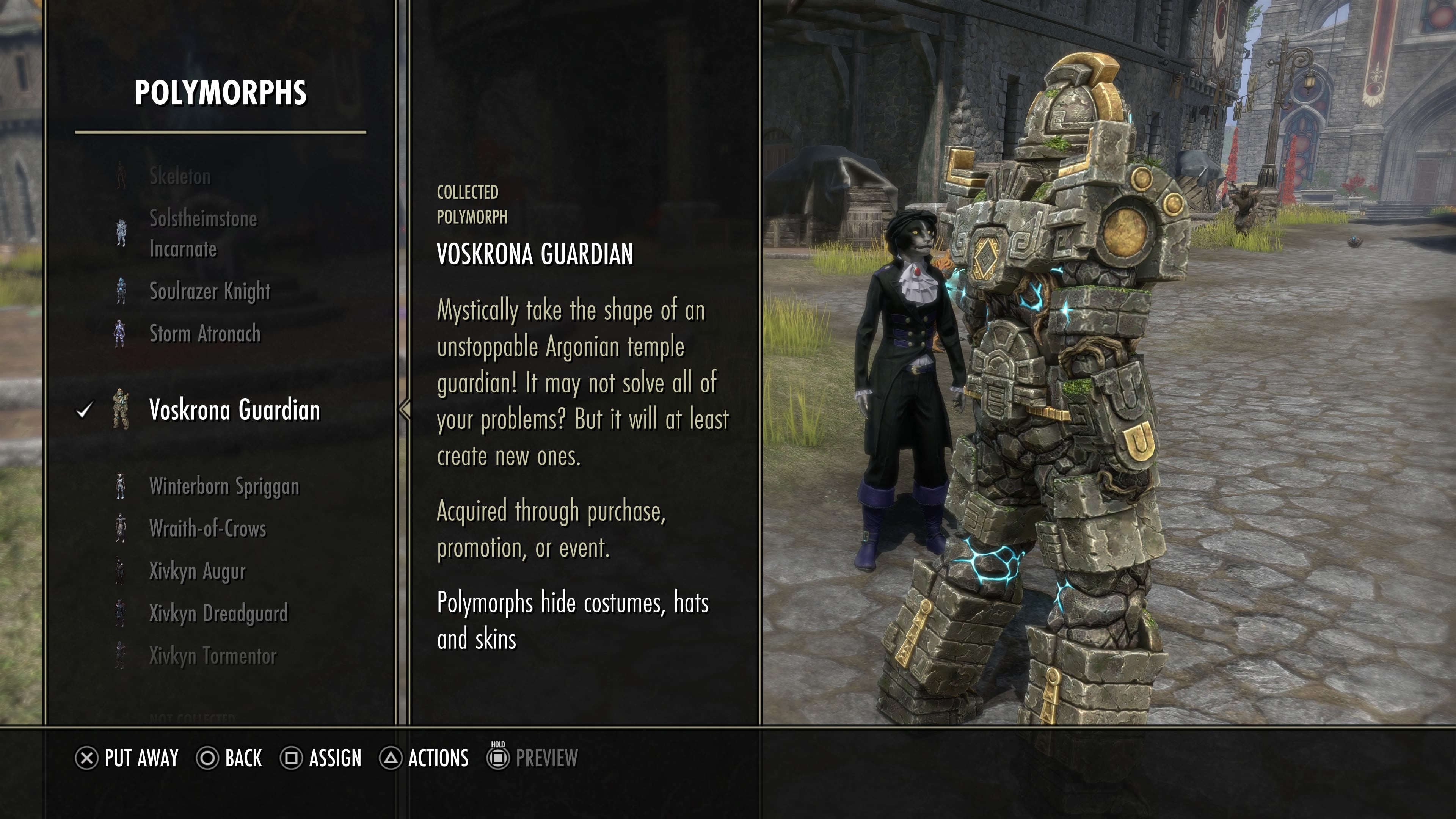Select Wraith-of-Crows from the list
Image resolution: width=1456 pixels, height=819 pixels.
[207, 529]
